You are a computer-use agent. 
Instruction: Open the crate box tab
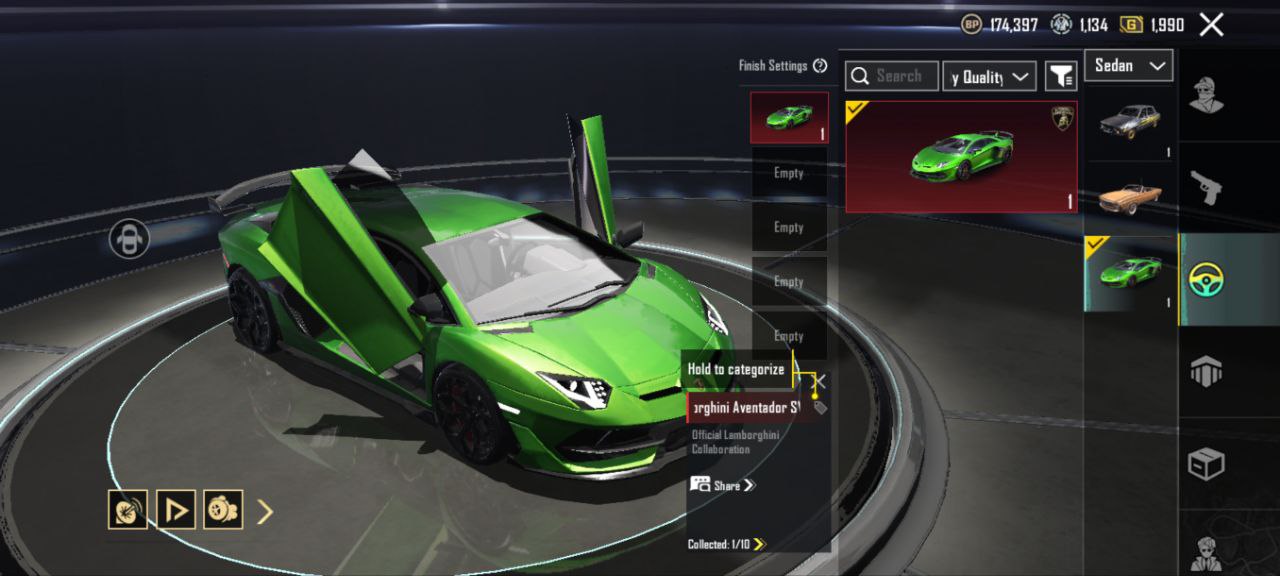(x=1207, y=464)
